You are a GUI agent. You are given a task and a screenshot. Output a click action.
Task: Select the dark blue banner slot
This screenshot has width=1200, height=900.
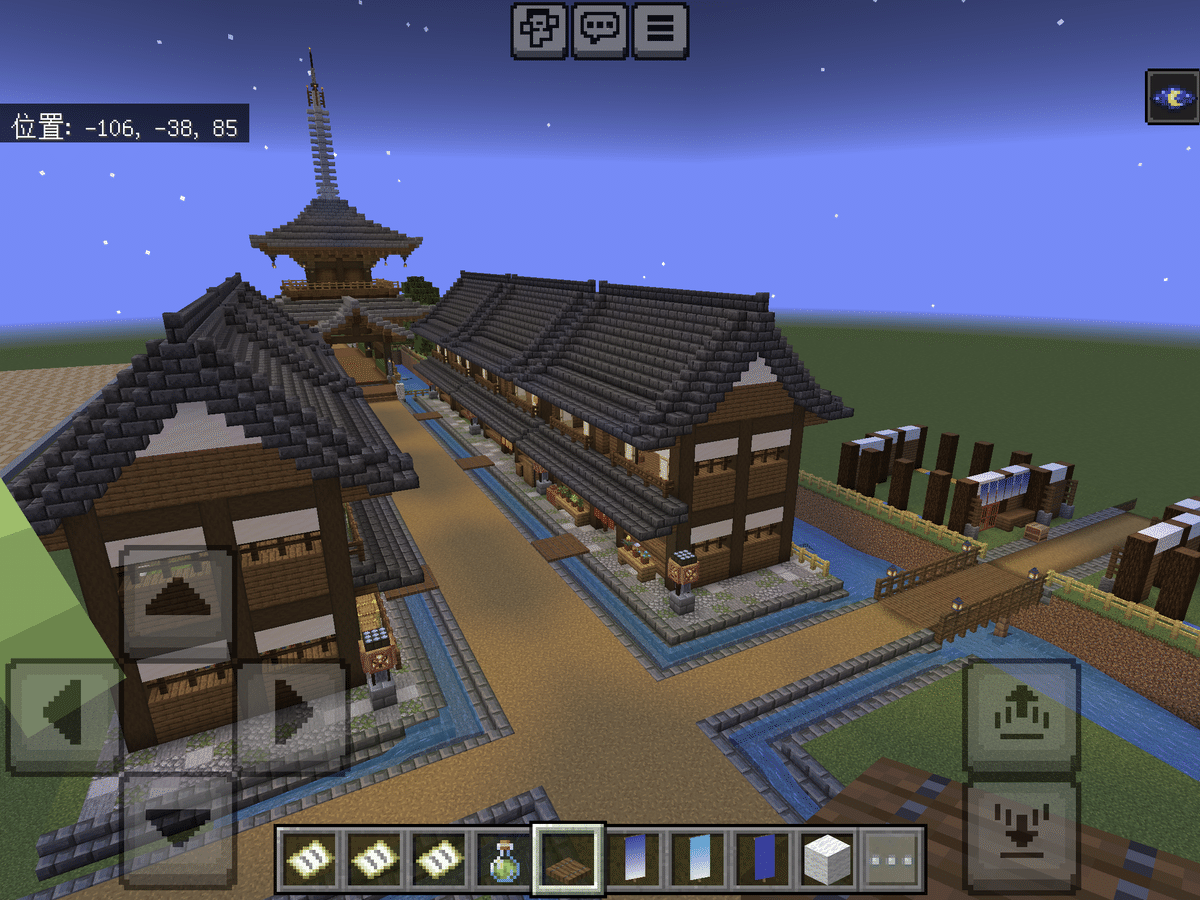[763, 859]
